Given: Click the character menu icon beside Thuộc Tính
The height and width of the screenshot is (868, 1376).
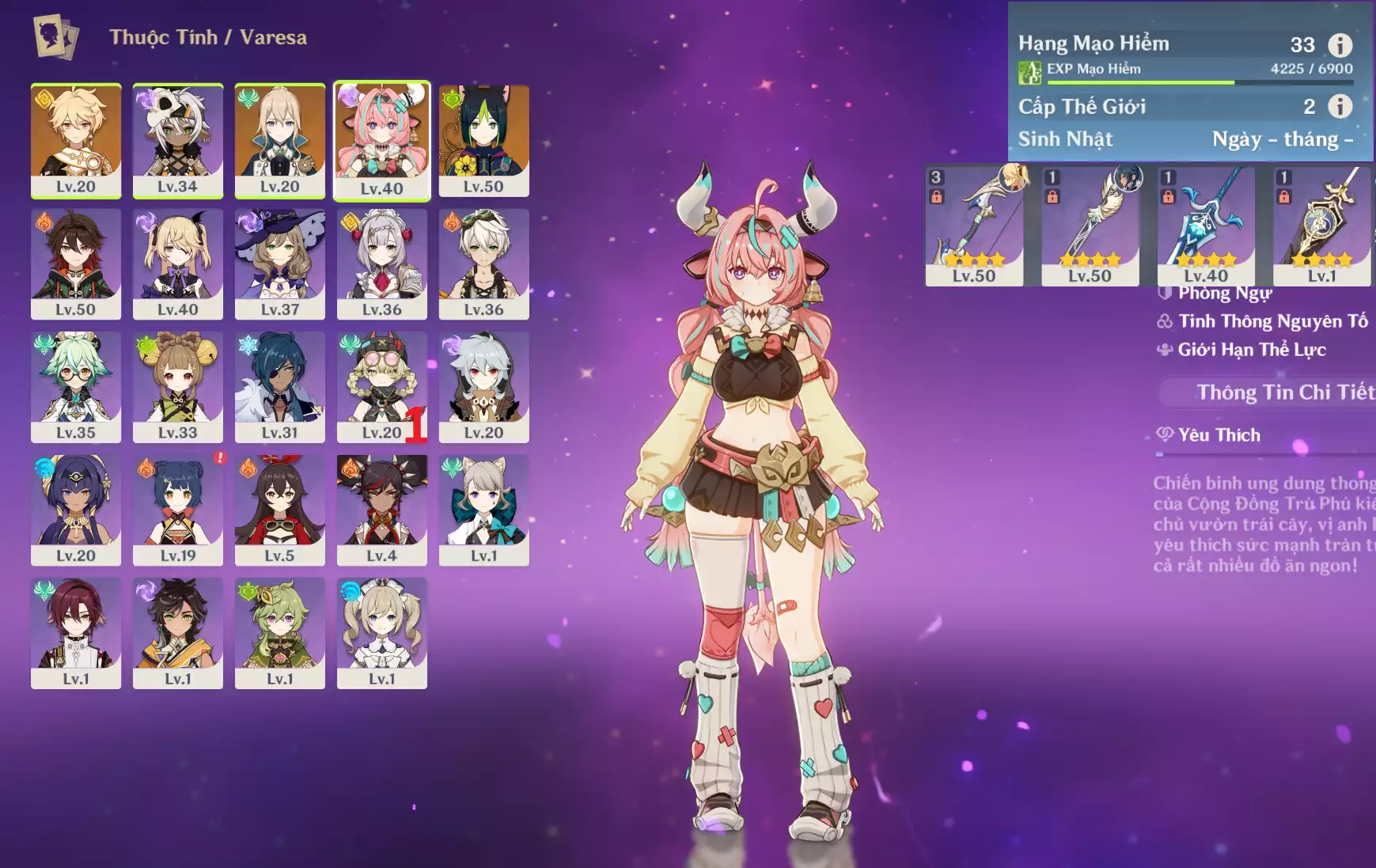Looking at the screenshot, I should (x=55, y=36).
